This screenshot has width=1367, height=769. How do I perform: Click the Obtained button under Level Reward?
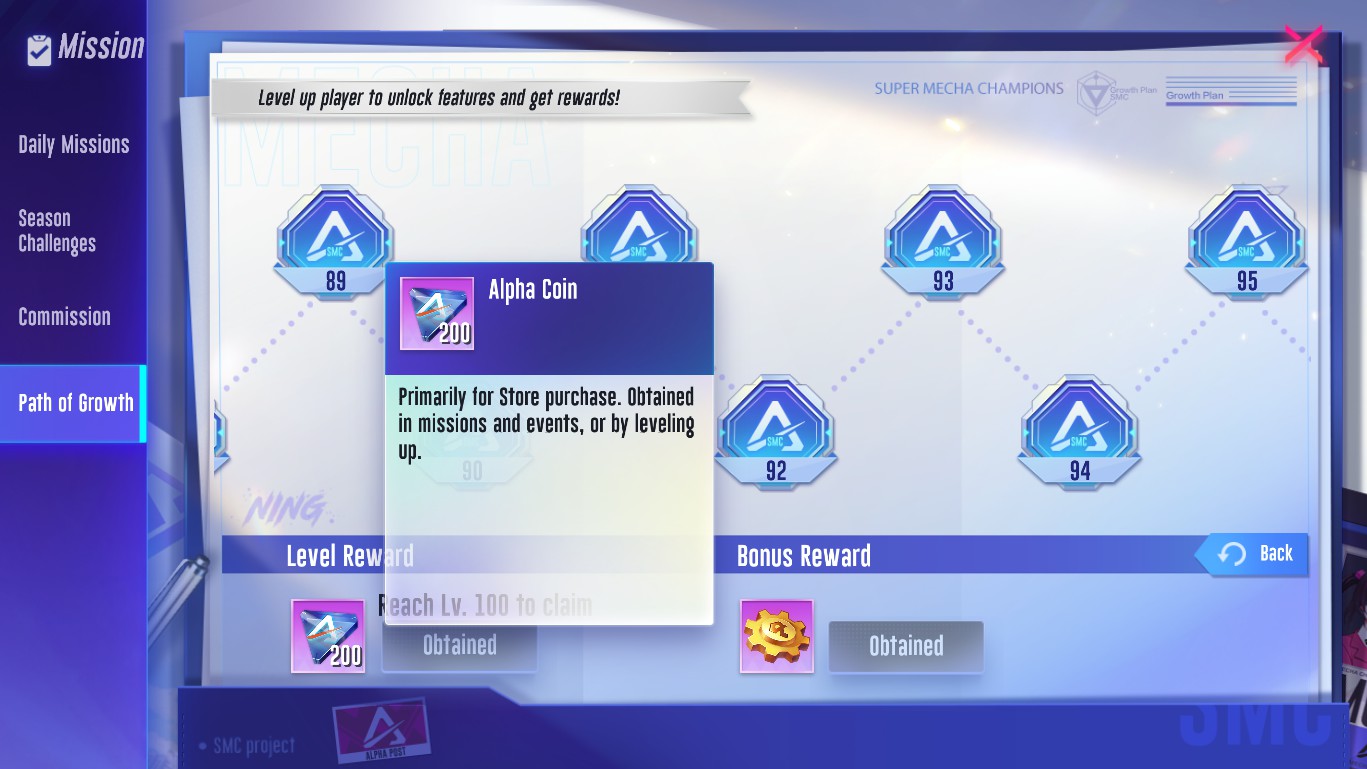pos(460,646)
